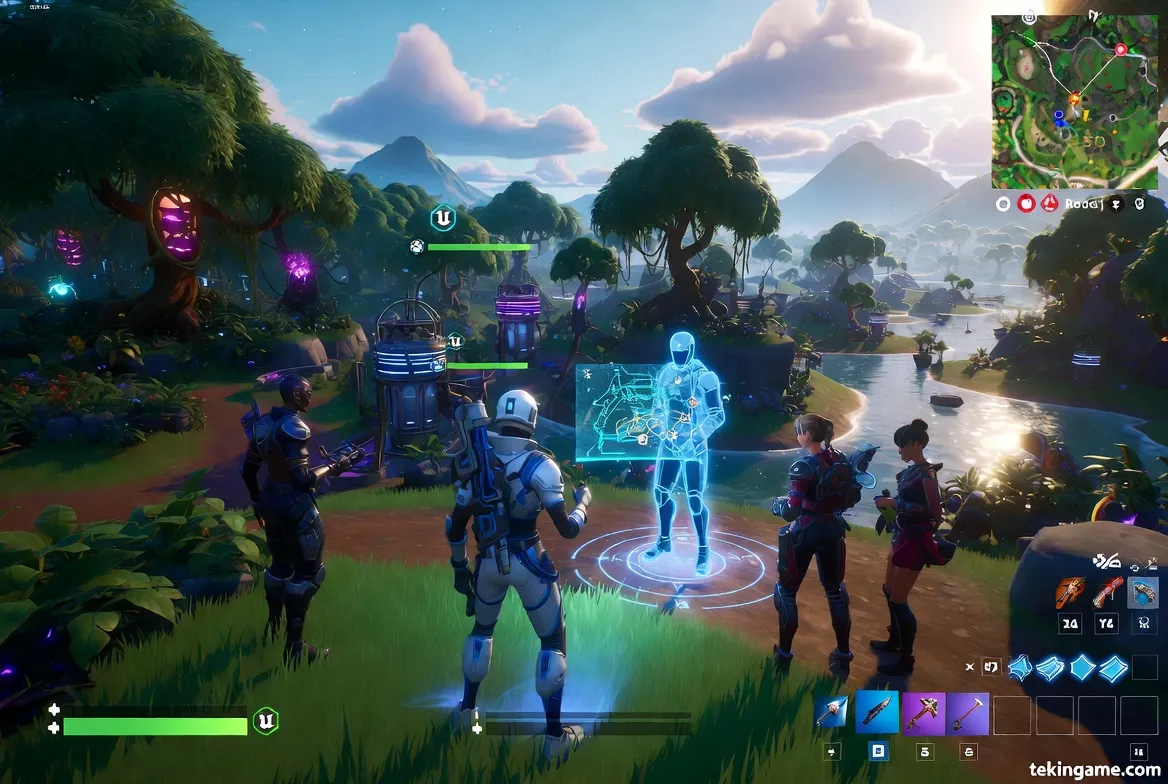Click the glowing blue diamond building piece

(1084, 667)
